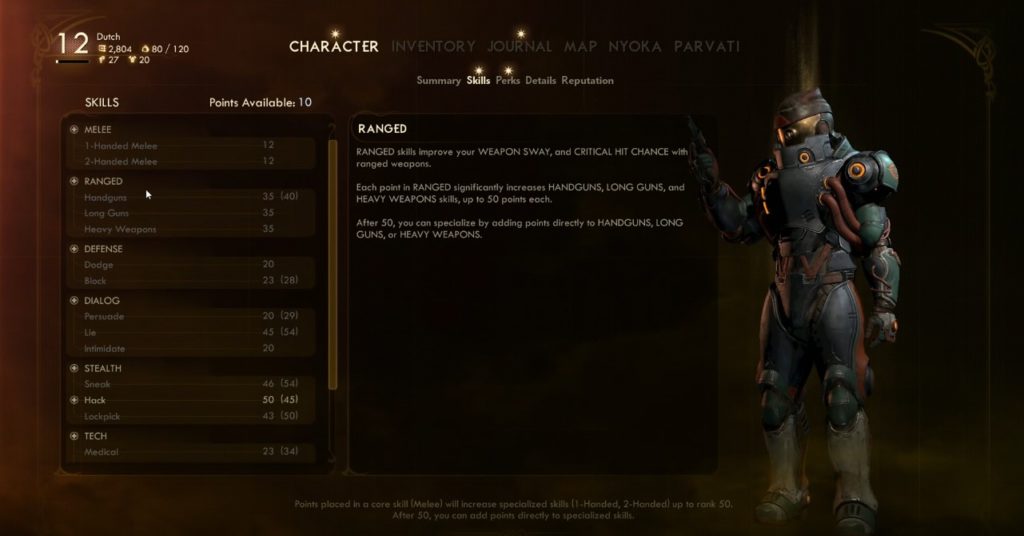Select the Nyoka companion tab

[635, 46]
